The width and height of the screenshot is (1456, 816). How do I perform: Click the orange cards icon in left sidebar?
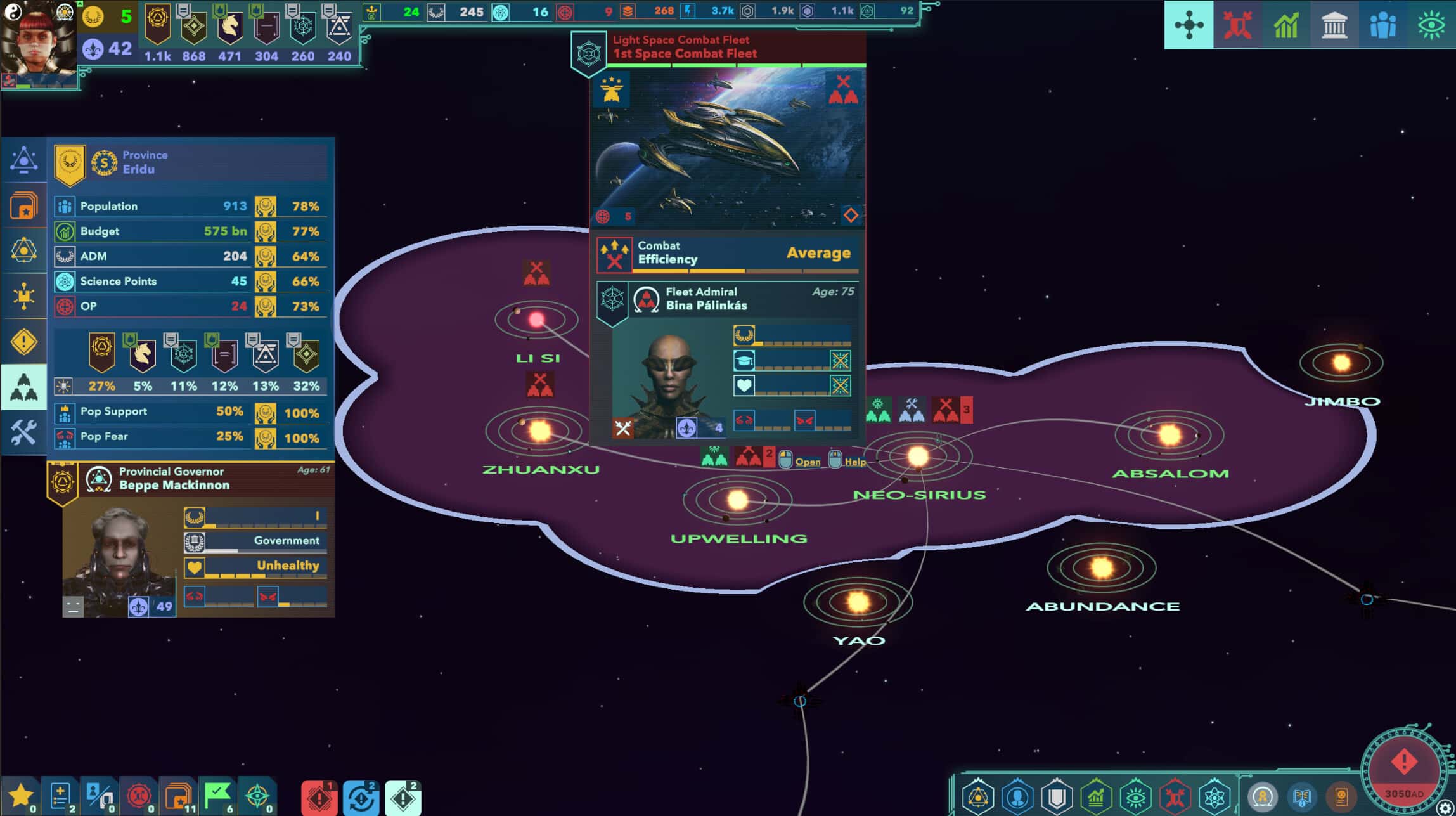24,204
